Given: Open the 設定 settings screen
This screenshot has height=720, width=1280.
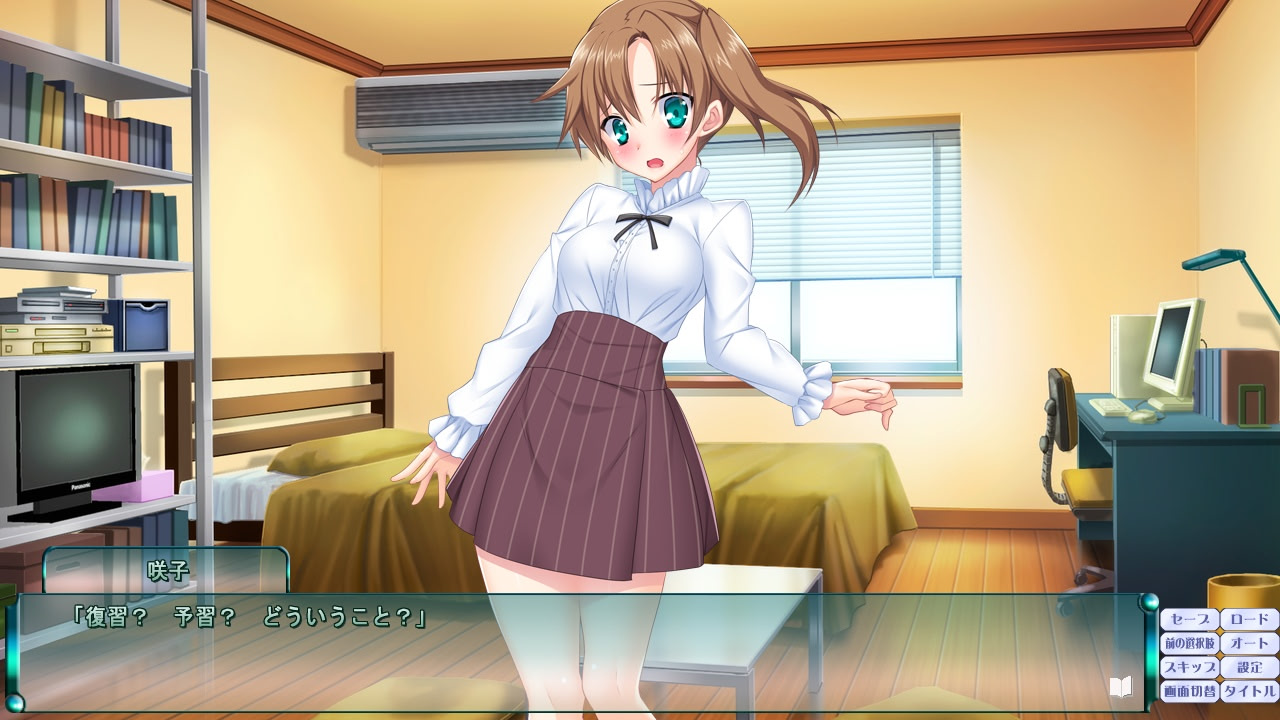Looking at the screenshot, I should click(x=1248, y=665).
